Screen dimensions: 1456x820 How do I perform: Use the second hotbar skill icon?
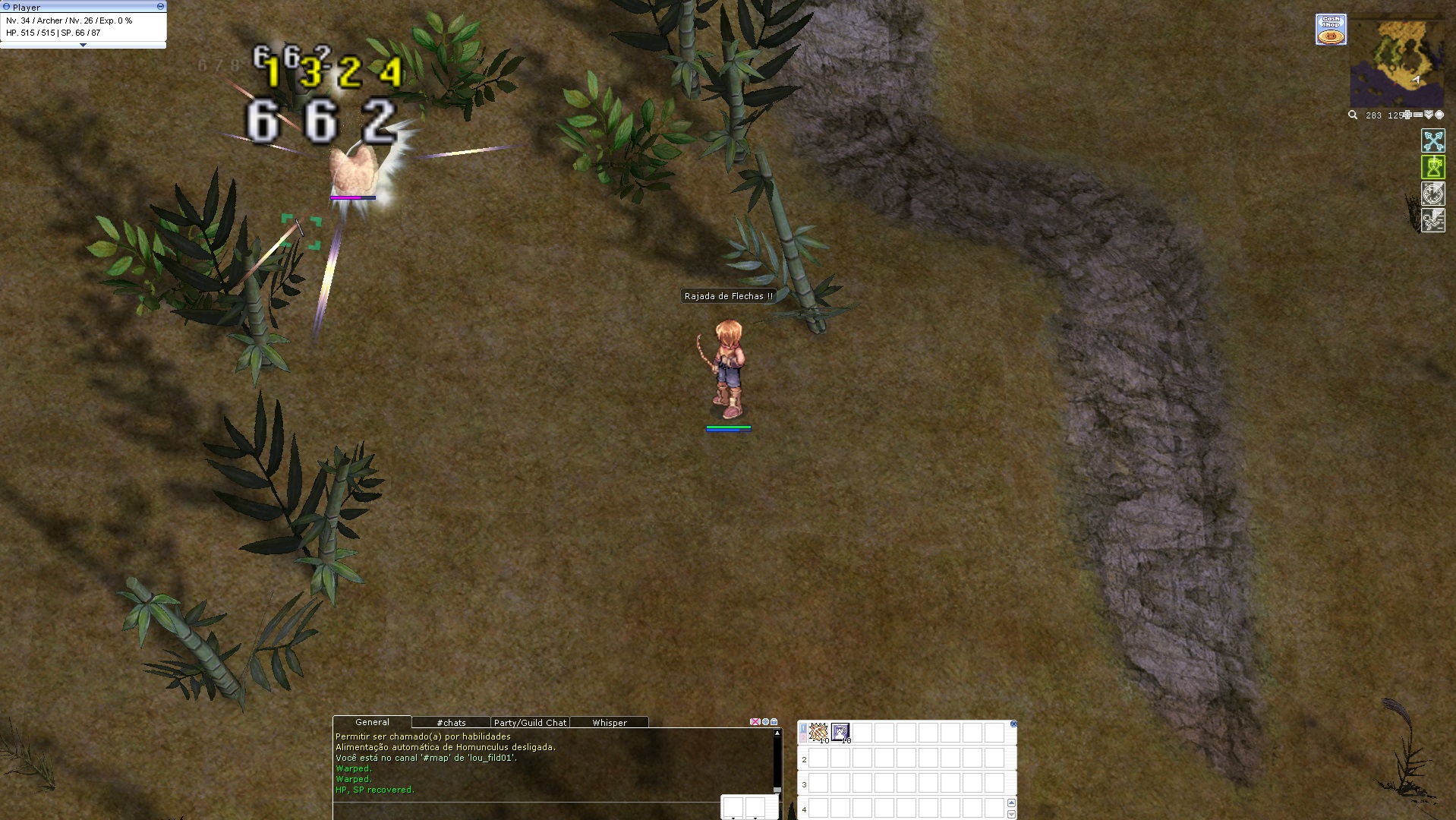pyautogui.click(x=840, y=732)
